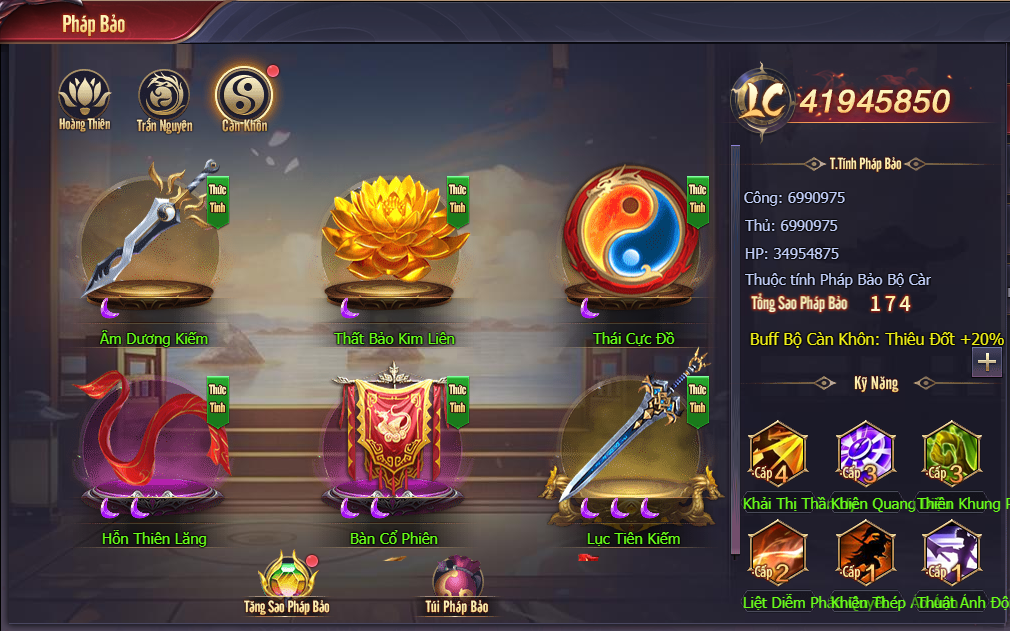Click the attribute panel scrollbar
Screen dimensions: 1010x631
click(736, 350)
